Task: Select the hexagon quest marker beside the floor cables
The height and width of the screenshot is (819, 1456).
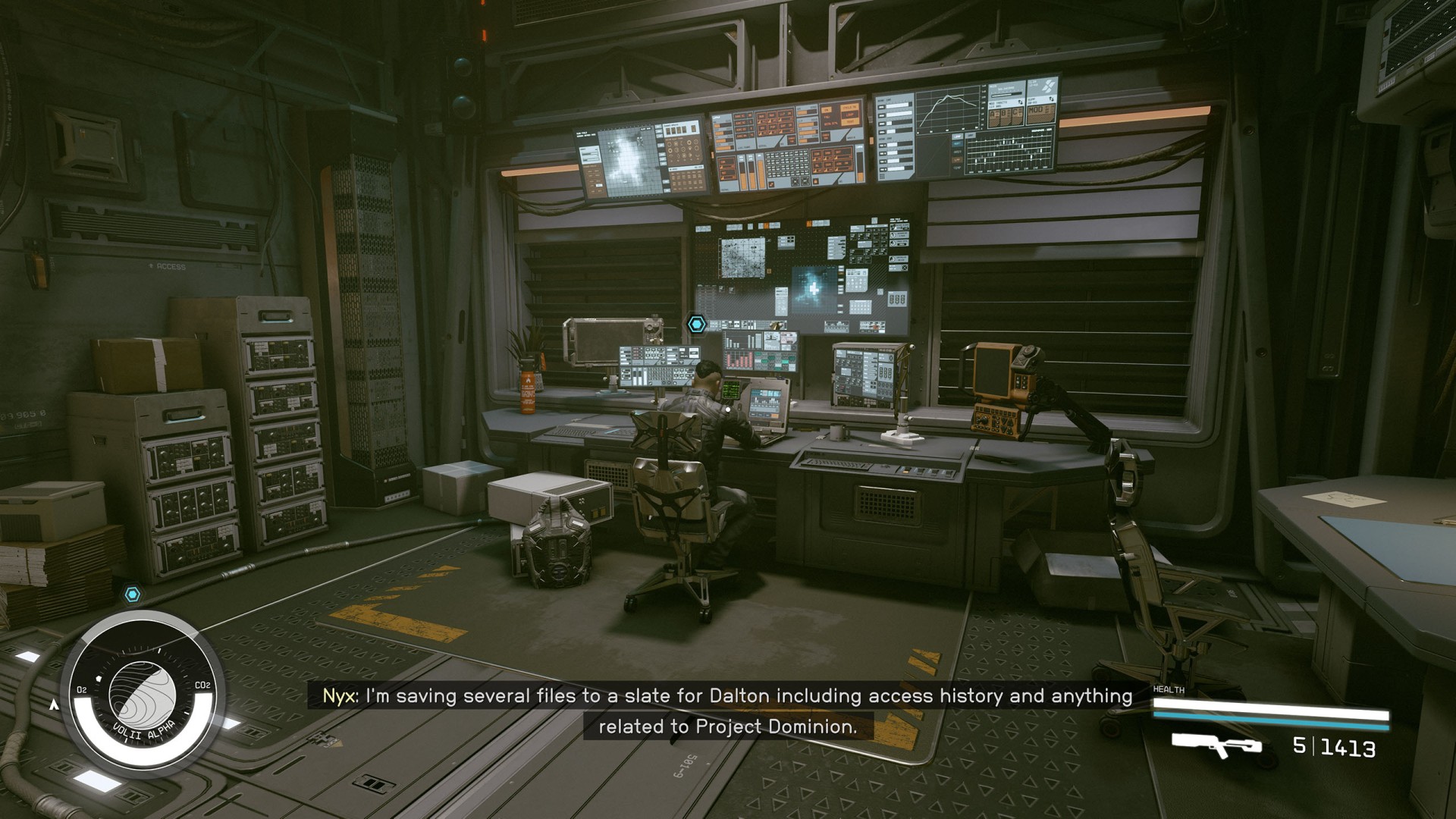Action: (x=133, y=594)
